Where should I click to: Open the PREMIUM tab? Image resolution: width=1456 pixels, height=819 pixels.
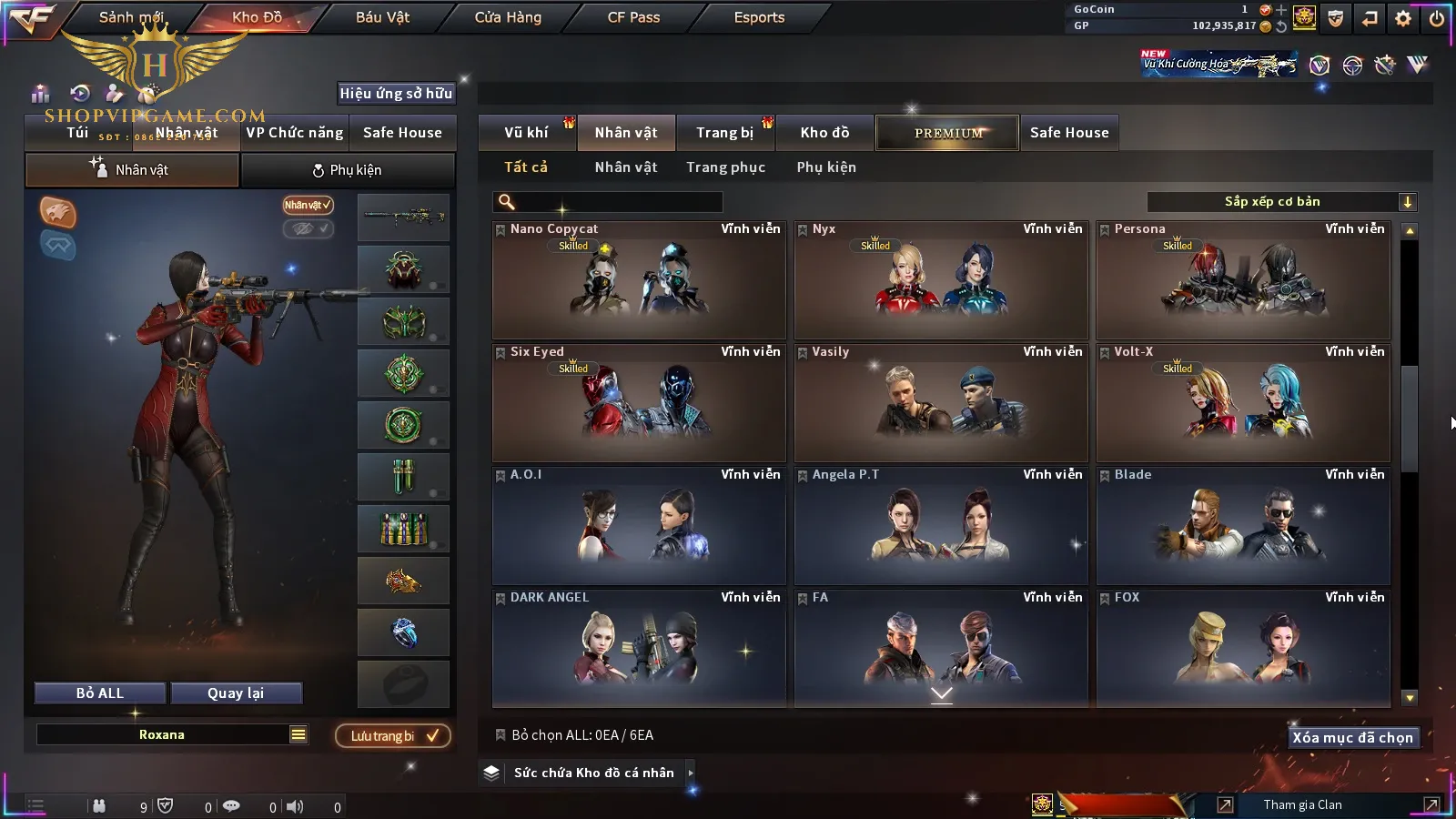(x=947, y=133)
